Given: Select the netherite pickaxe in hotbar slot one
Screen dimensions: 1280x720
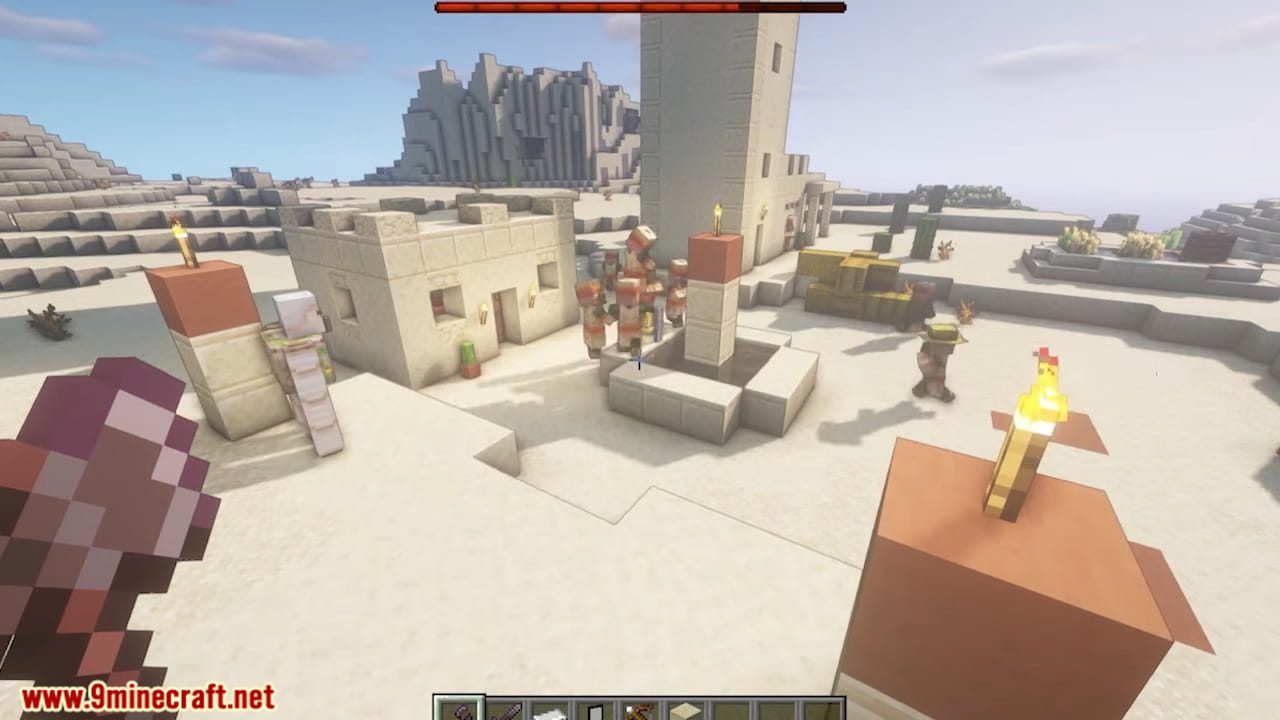Looking at the screenshot, I should 458,712.
